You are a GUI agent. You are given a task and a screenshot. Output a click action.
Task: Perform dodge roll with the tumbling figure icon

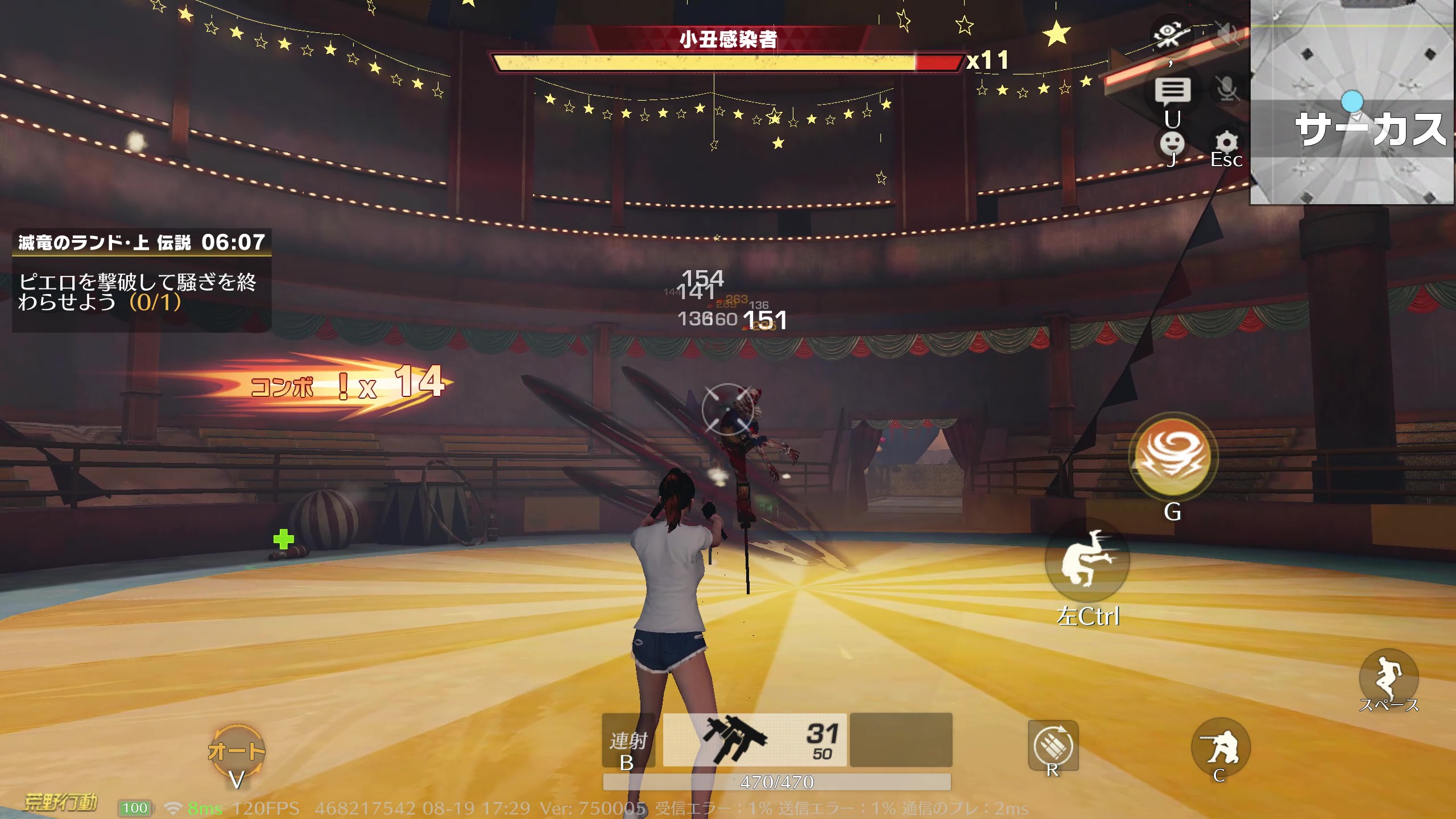pos(1087,560)
